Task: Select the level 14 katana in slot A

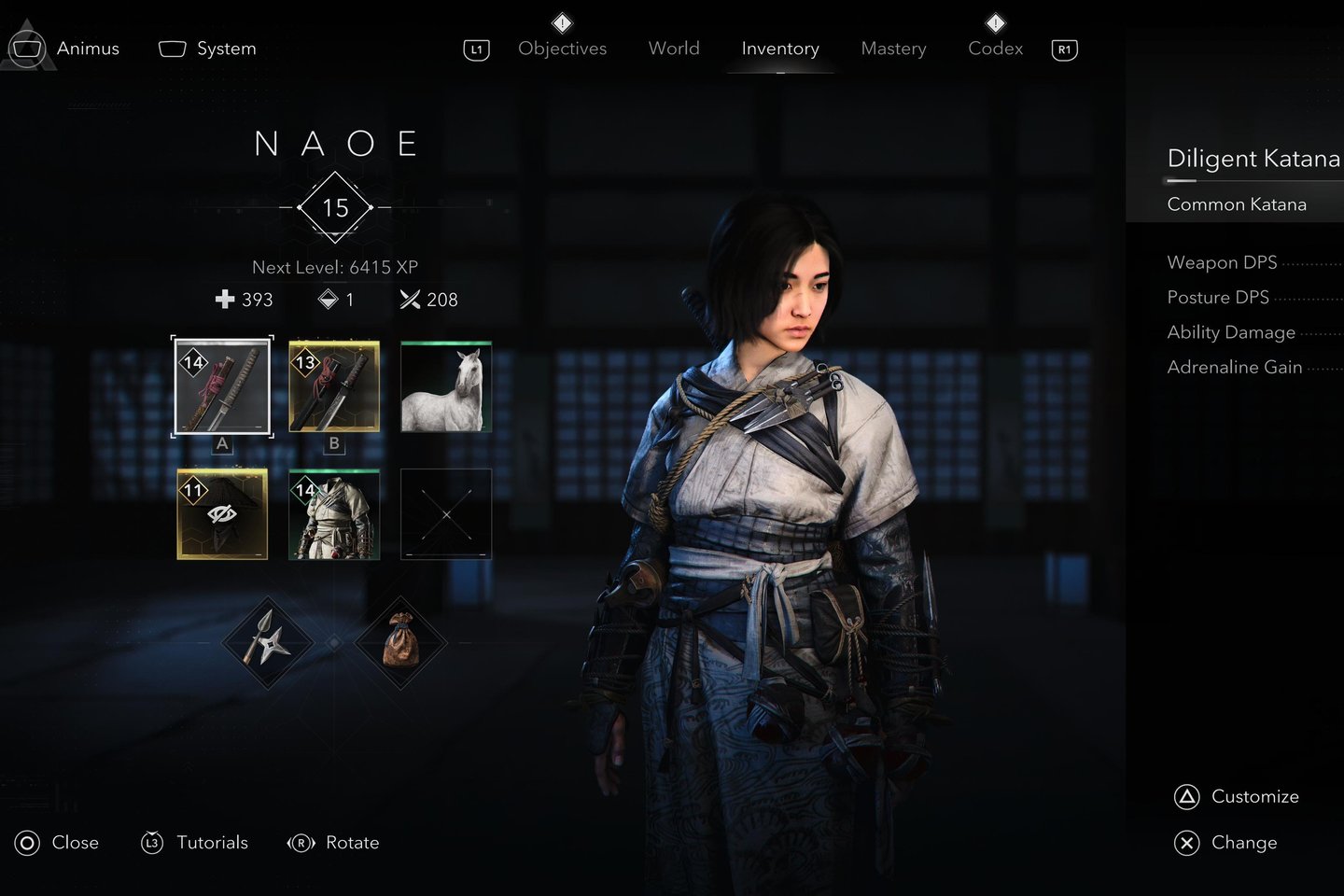Action: pyautogui.click(x=222, y=386)
